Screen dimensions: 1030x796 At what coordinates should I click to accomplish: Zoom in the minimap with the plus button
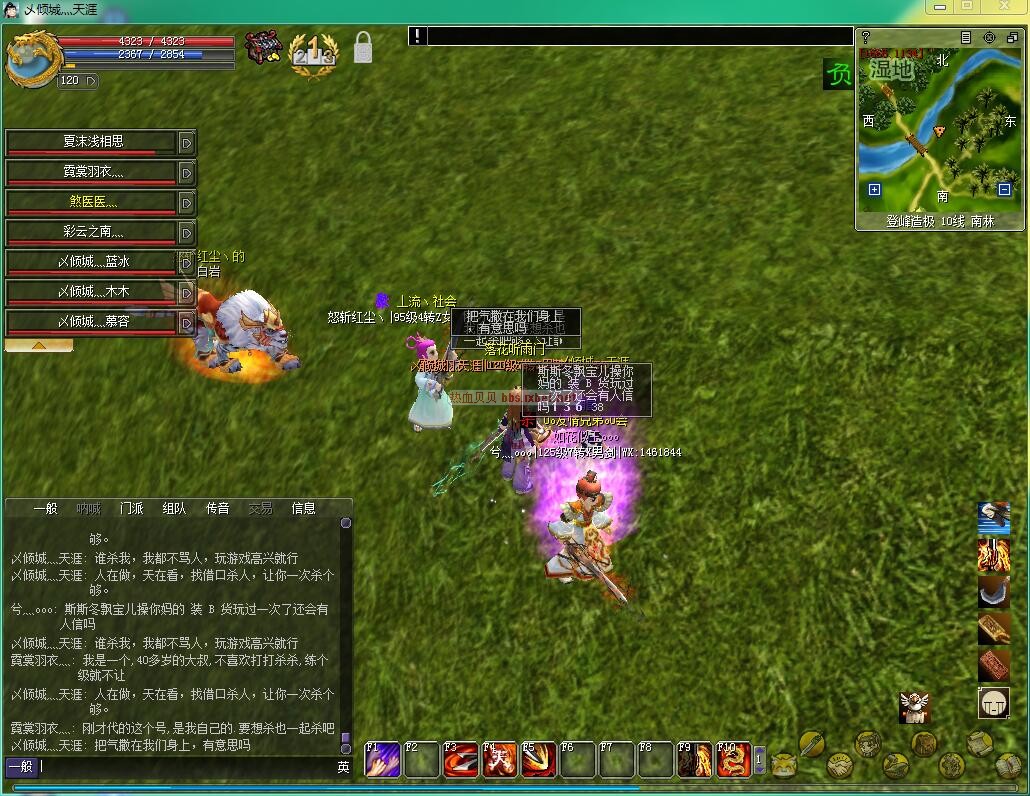pos(874,189)
